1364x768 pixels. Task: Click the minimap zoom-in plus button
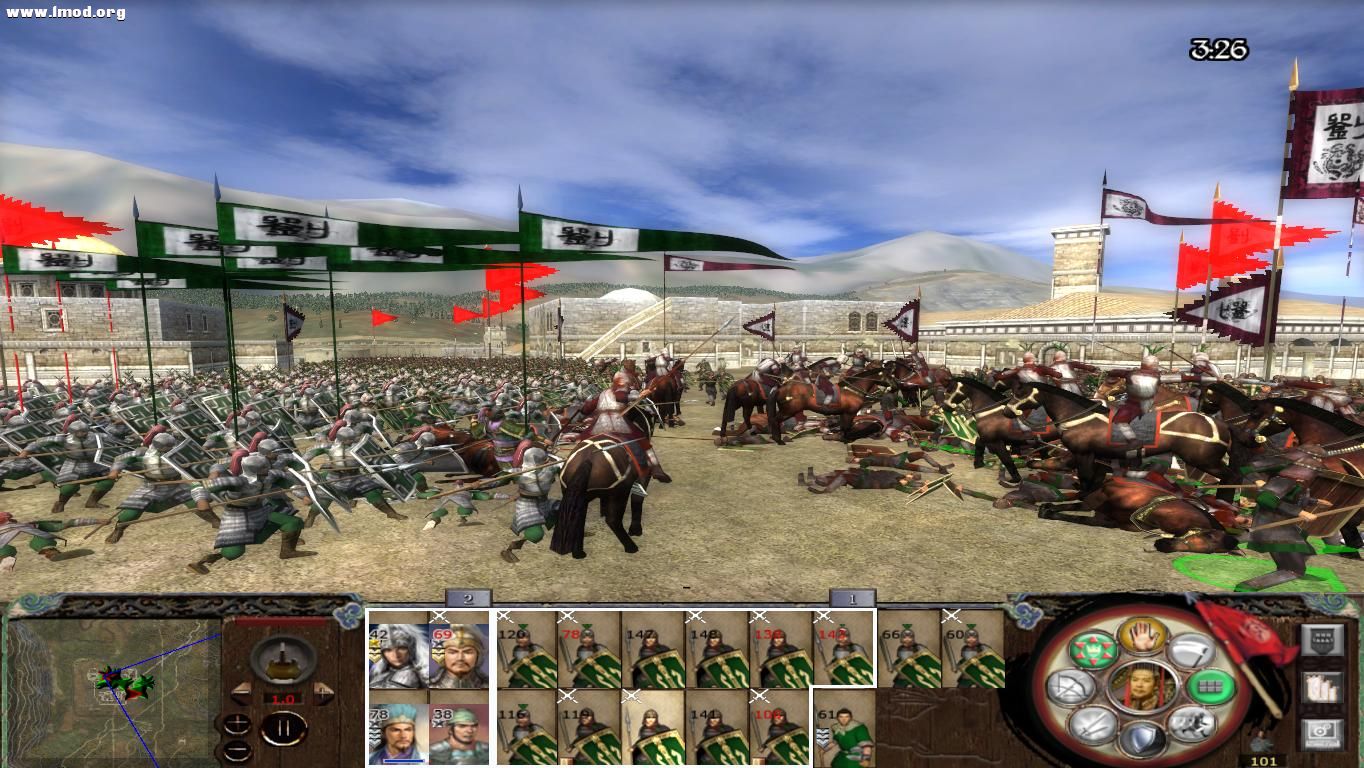[x=238, y=724]
